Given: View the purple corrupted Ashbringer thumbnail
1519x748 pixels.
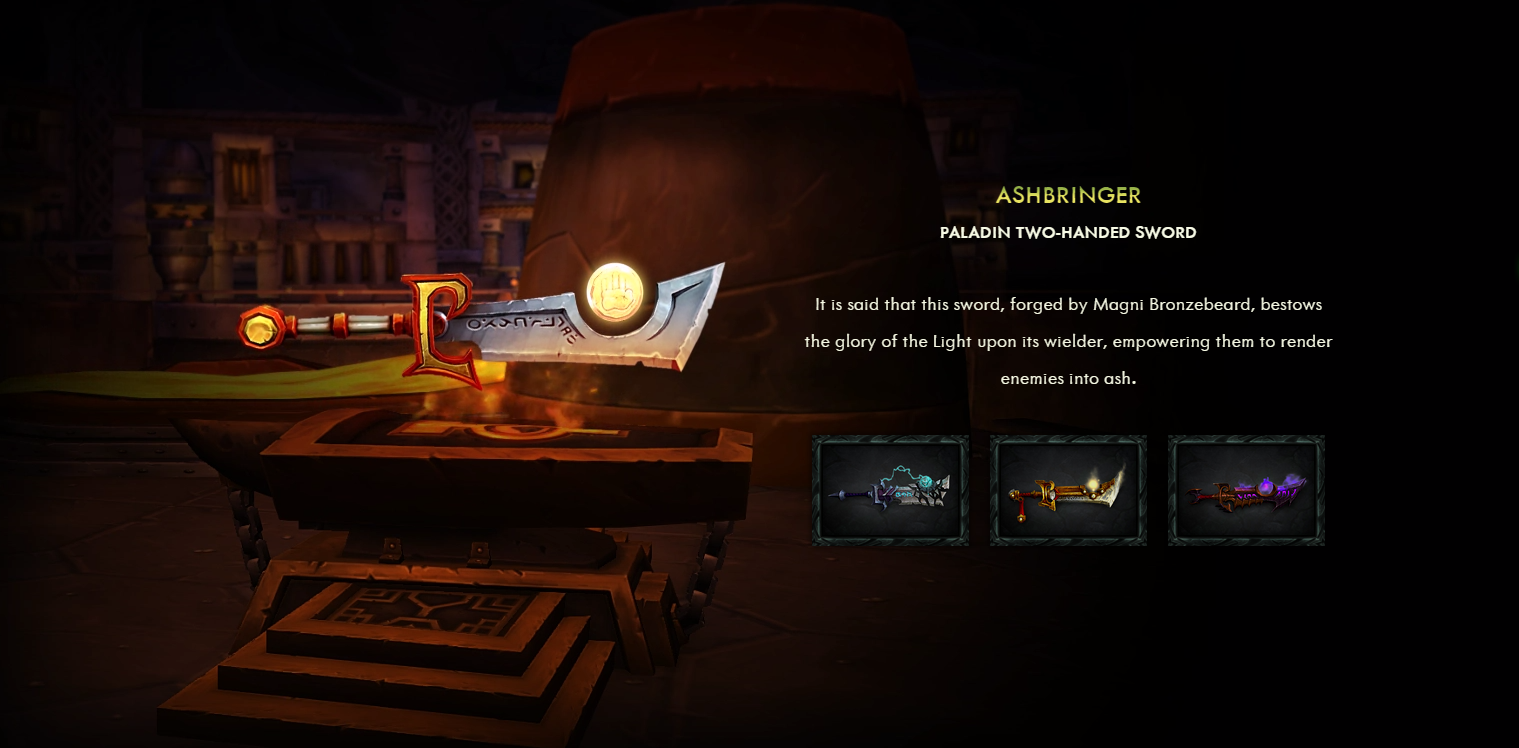Looking at the screenshot, I should 1246,490.
